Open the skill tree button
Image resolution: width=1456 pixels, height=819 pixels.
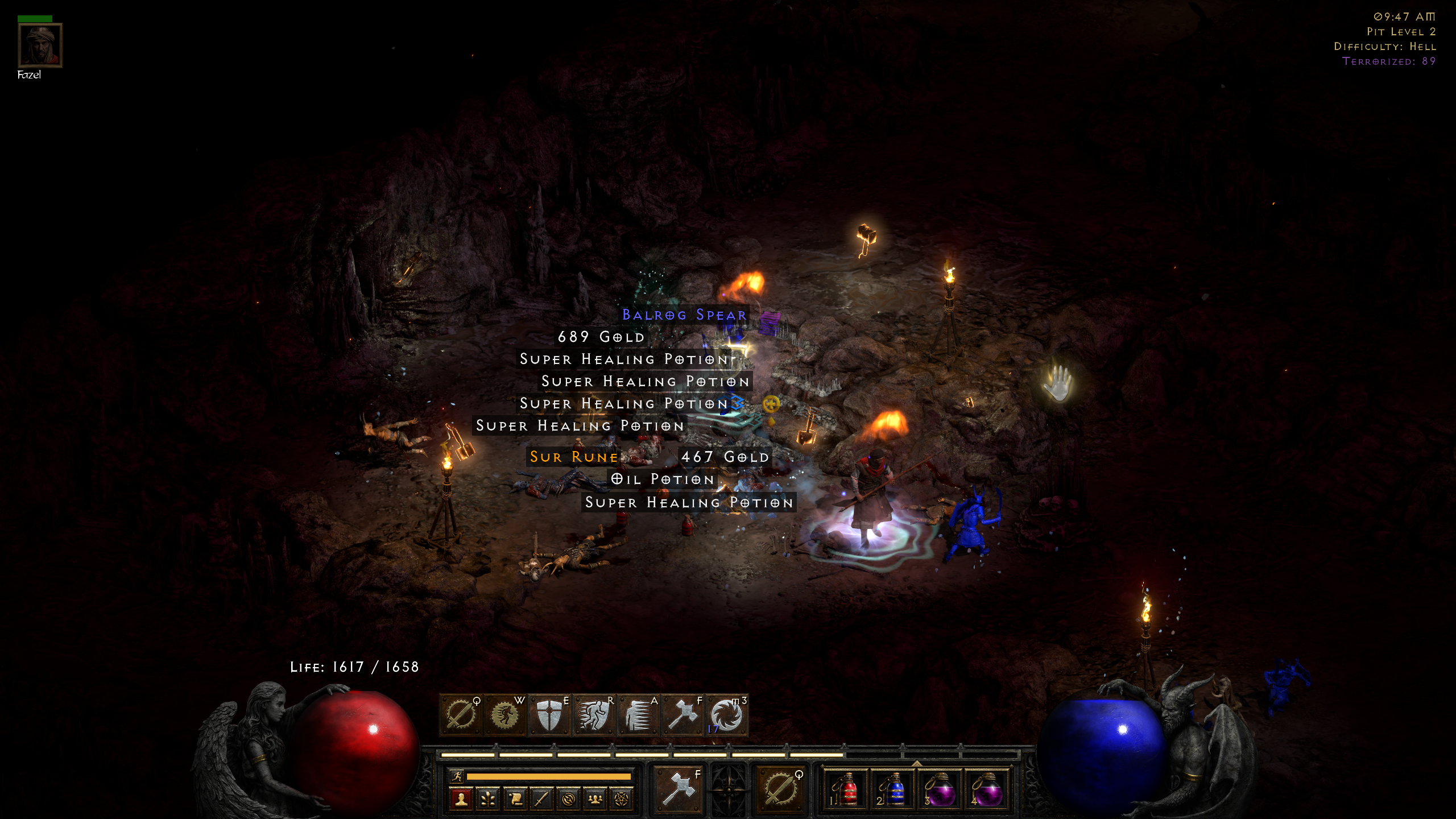coord(488,800)
